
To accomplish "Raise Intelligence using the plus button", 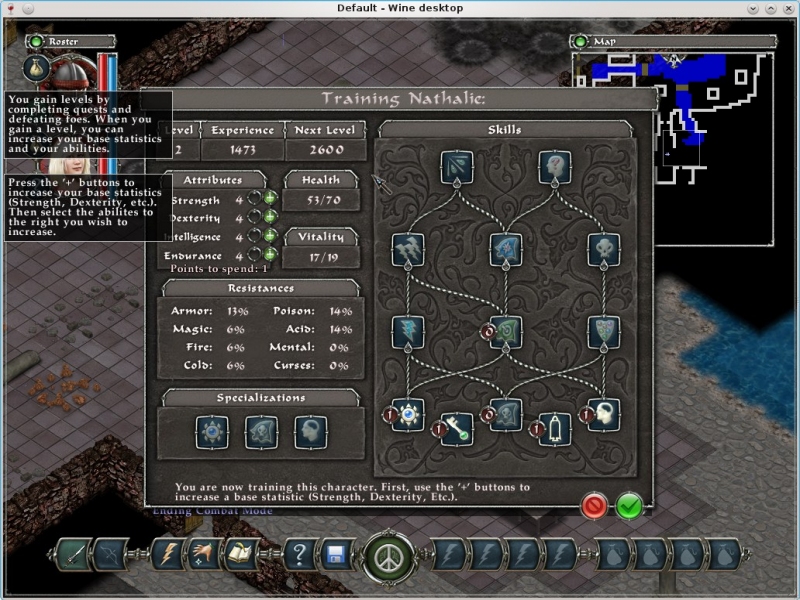I will coord(270,237).
